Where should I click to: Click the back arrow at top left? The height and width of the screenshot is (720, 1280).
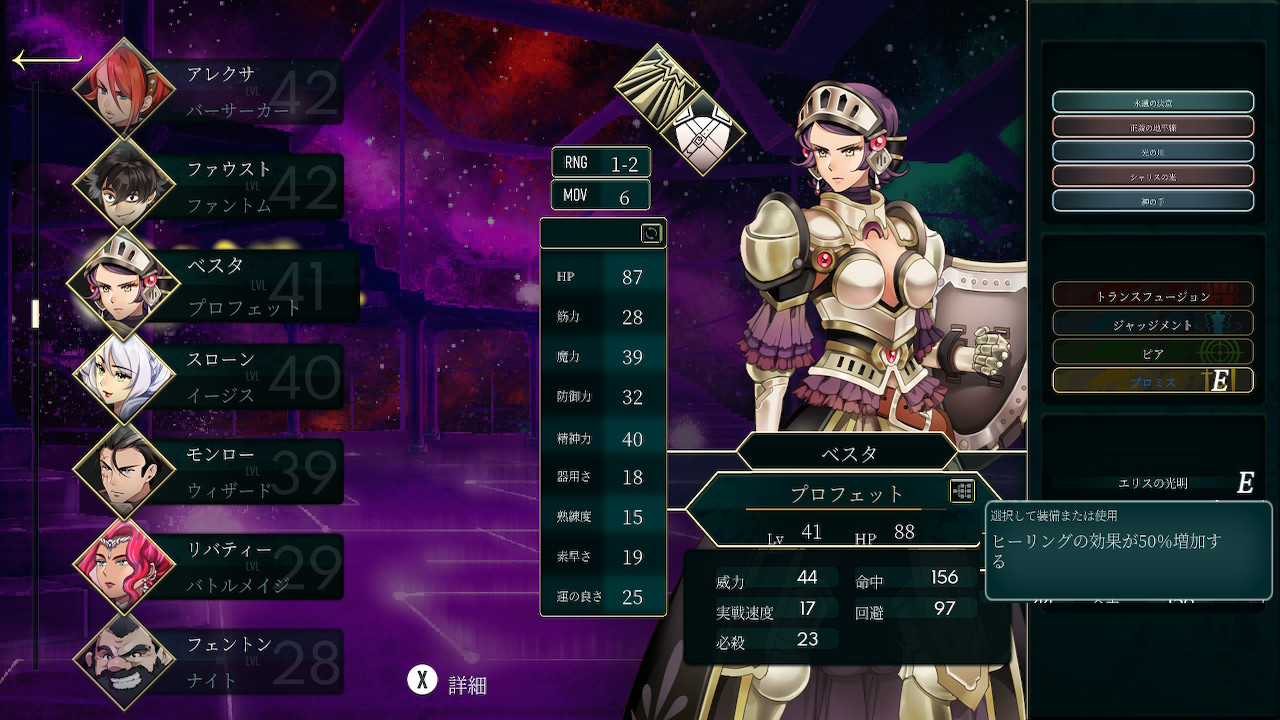46,60
